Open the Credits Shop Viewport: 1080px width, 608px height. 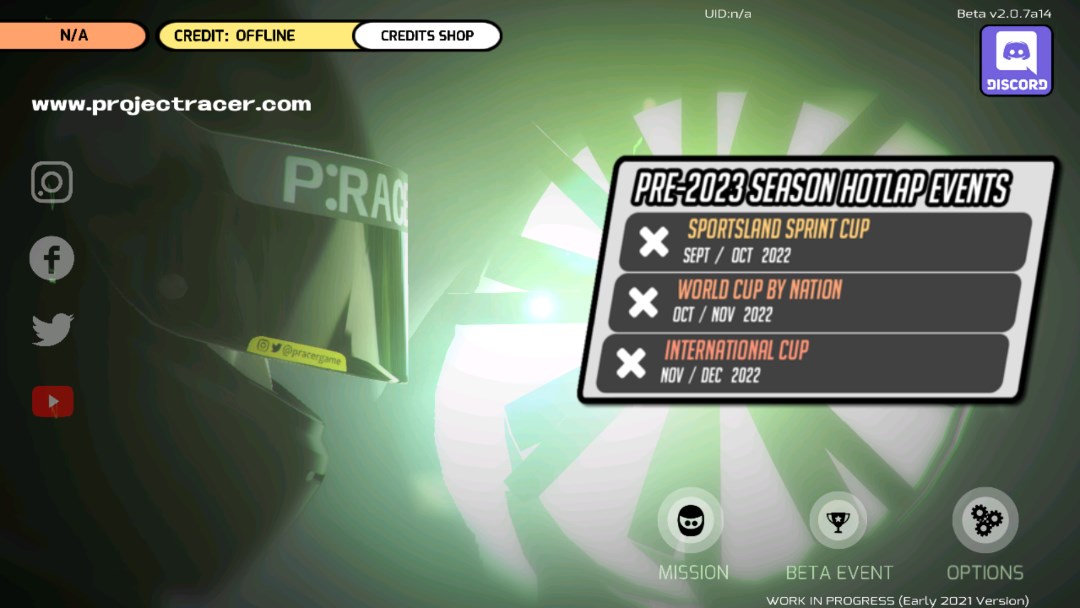point(427,36)
